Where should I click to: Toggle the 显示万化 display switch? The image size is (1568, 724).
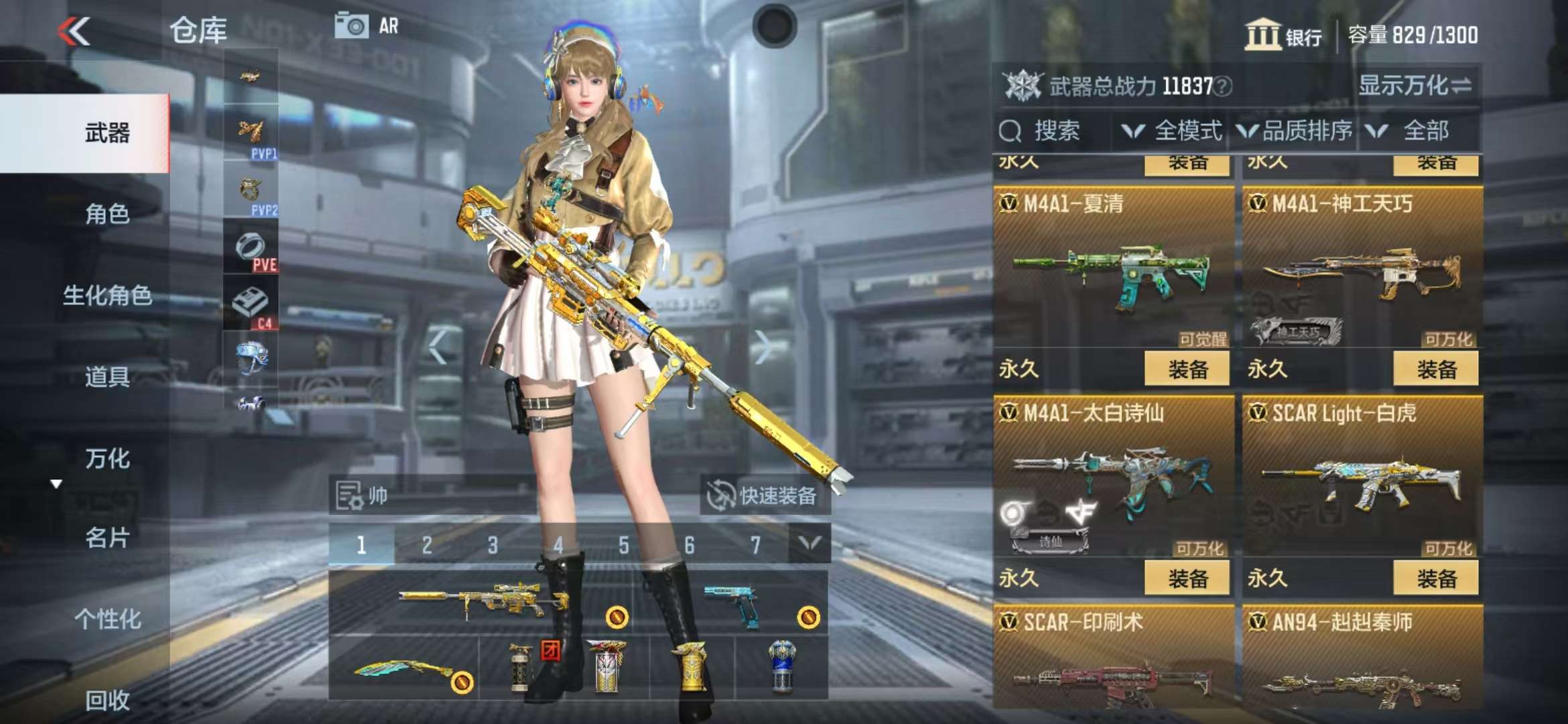(x=1414, y=86)
